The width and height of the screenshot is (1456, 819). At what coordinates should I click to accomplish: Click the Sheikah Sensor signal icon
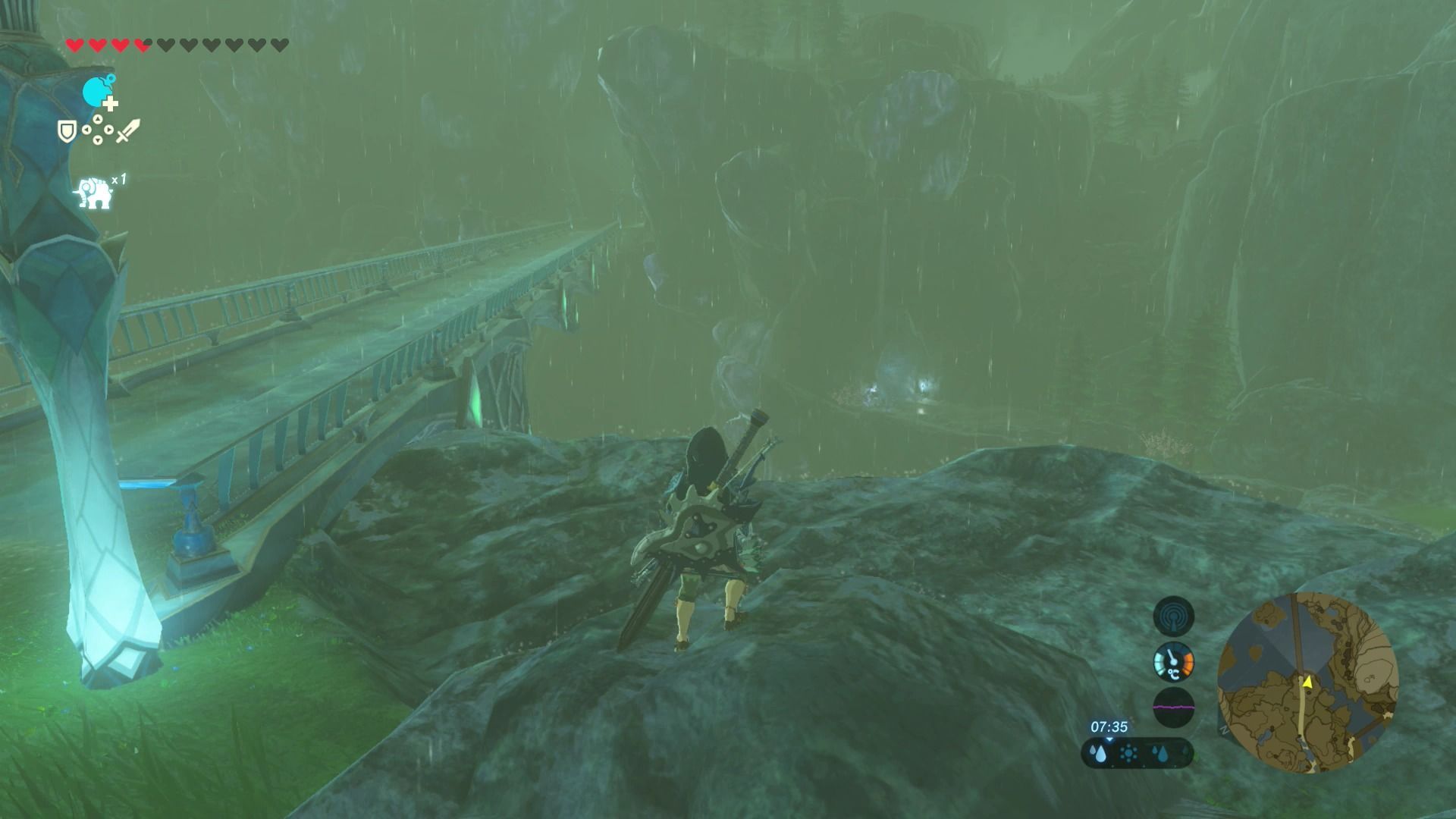click(1173, 615)
